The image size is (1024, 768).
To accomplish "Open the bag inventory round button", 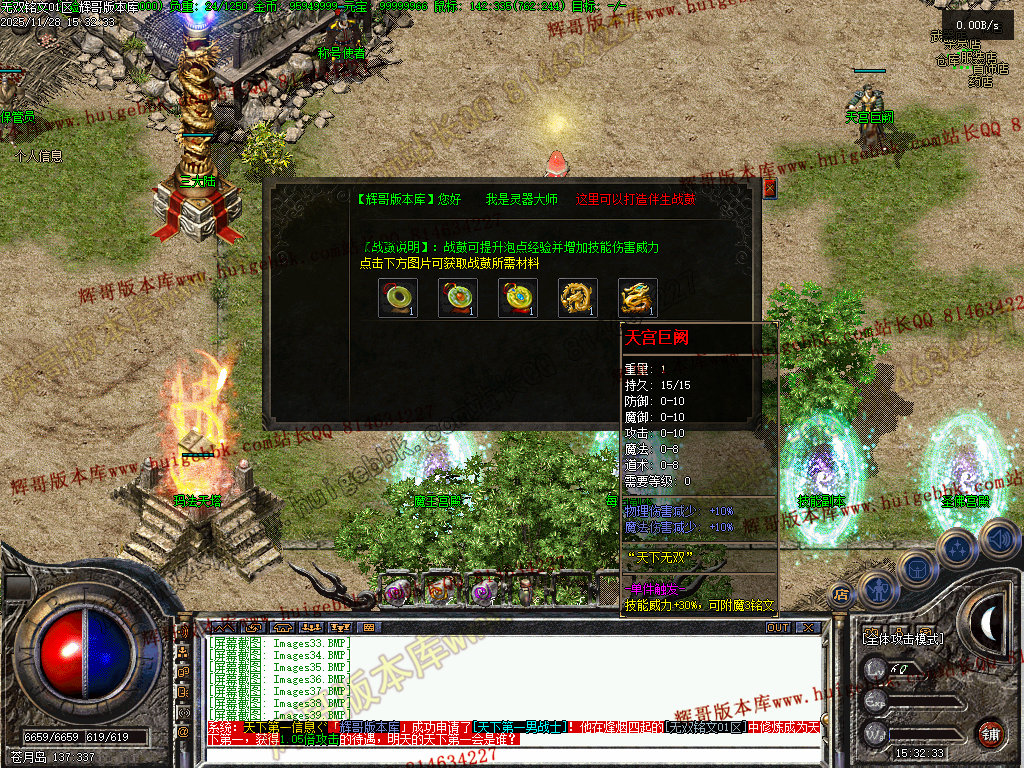I will point(916,568).
